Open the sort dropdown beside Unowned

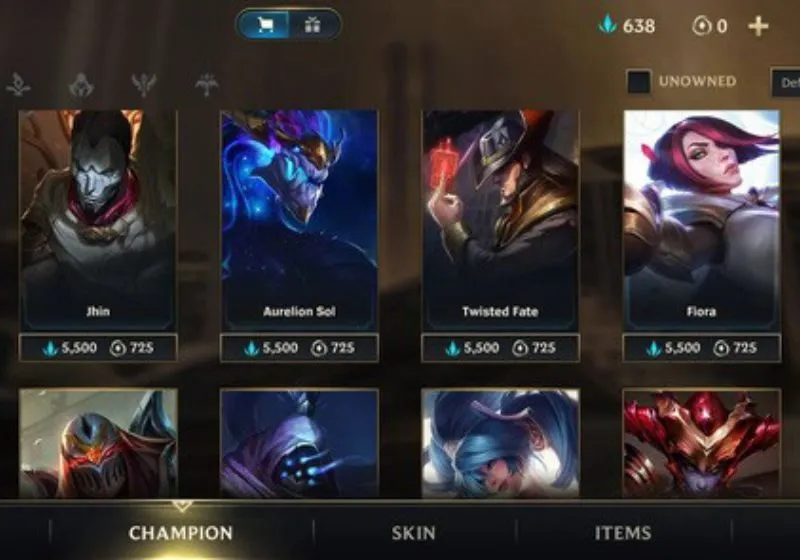click(x=785, y=82)
